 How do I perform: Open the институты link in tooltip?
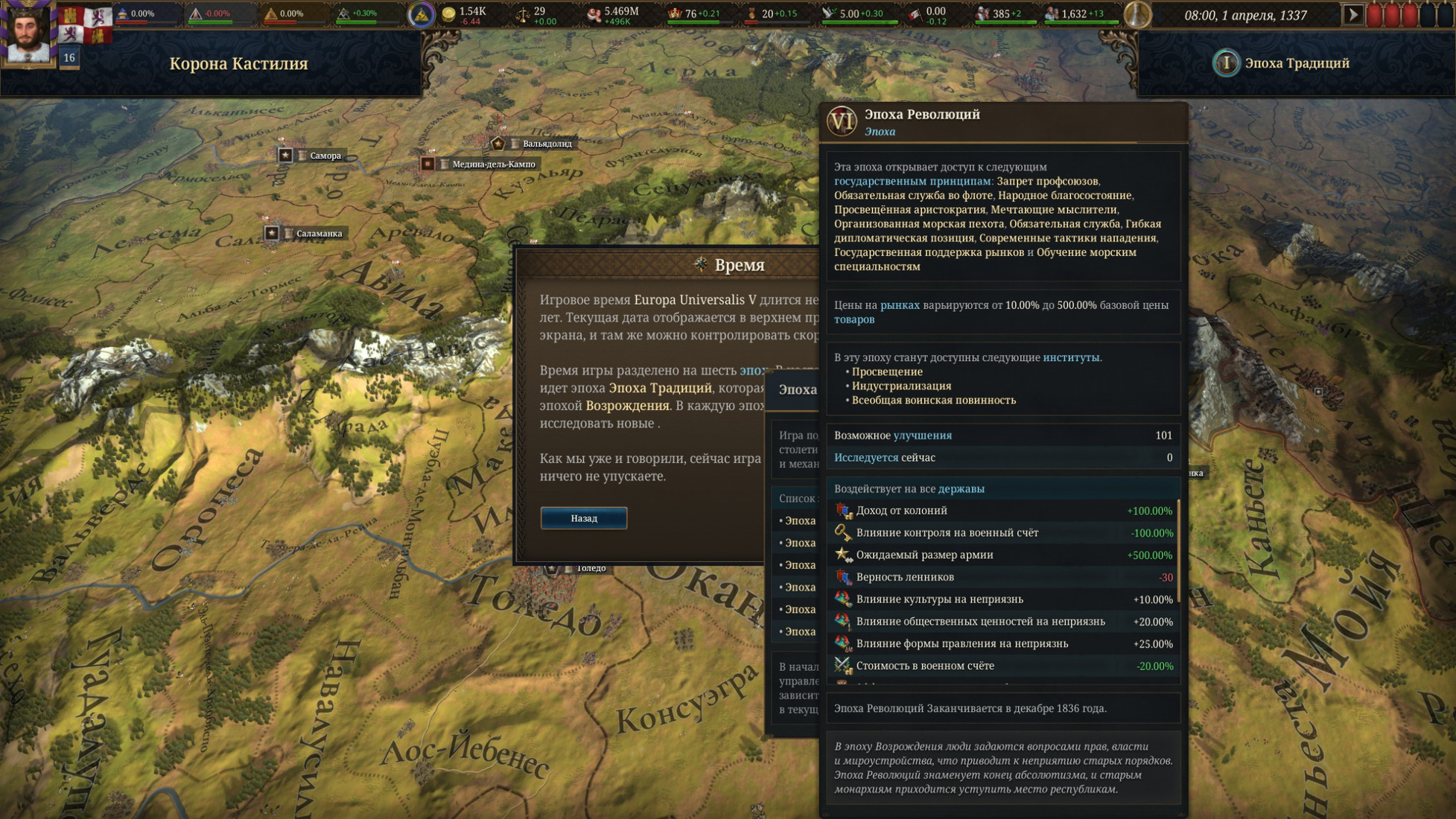pyautogui.click(x=1070, y=357)
